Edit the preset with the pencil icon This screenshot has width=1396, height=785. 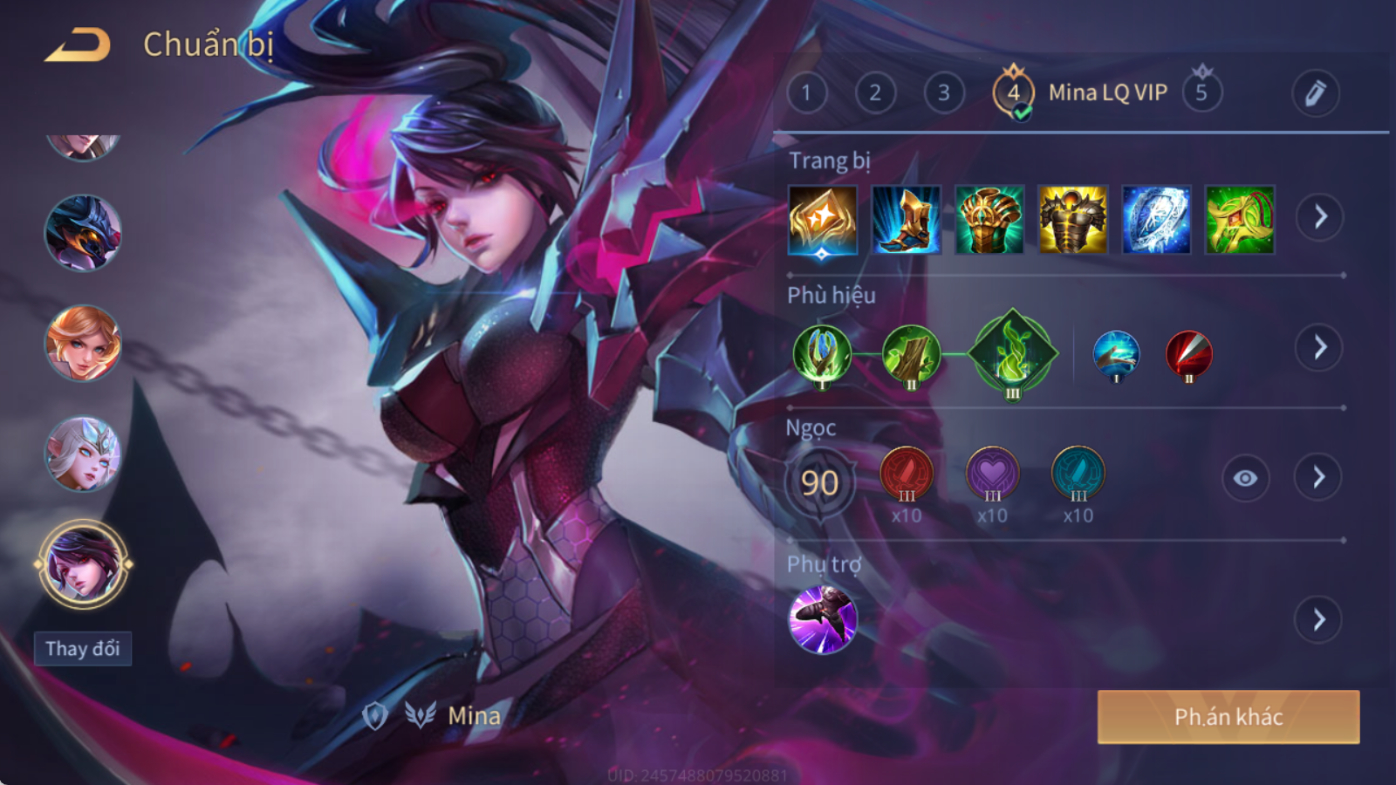click(x=1315, y=94)
